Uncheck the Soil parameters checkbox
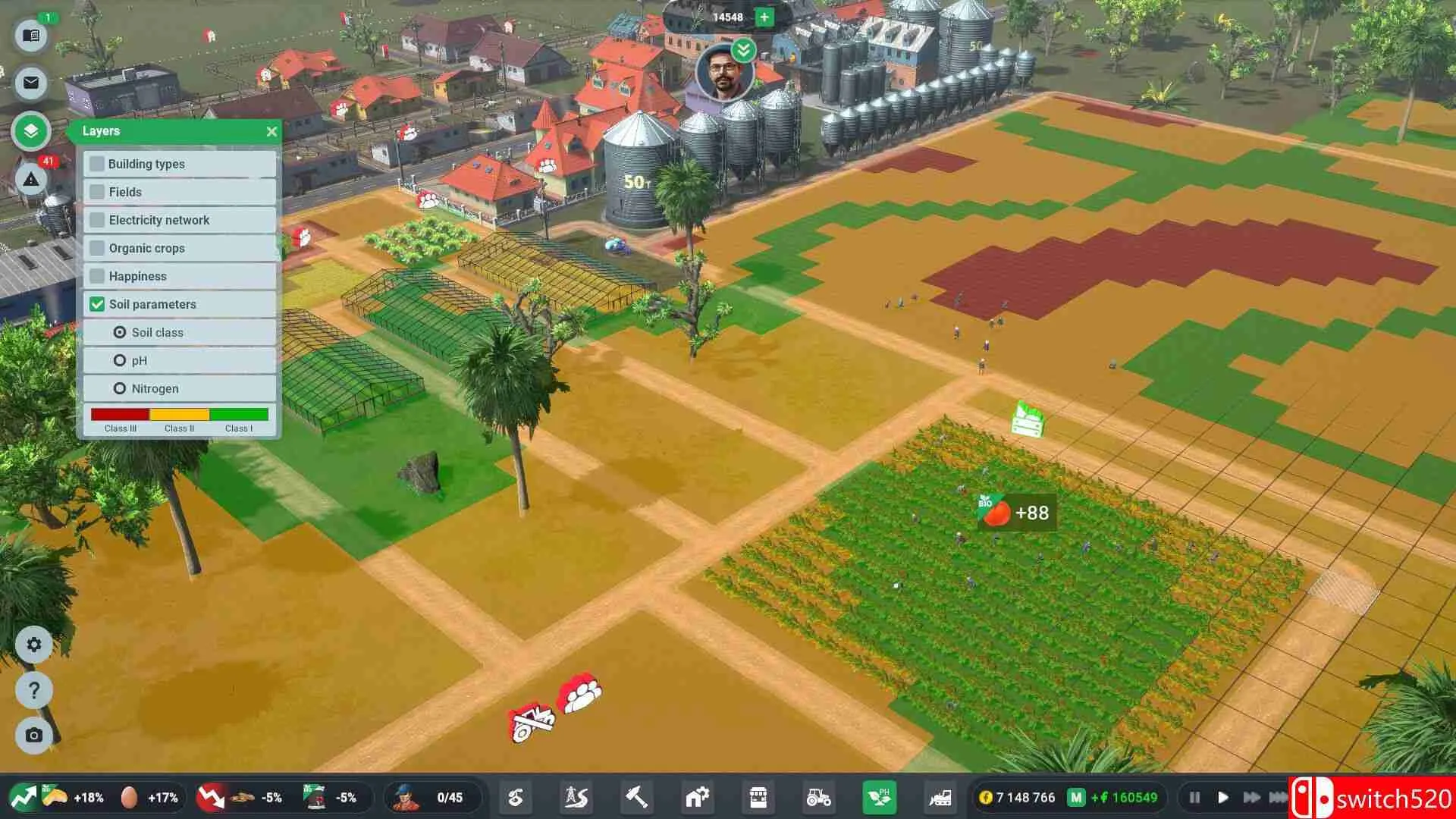 coord(96,304)
